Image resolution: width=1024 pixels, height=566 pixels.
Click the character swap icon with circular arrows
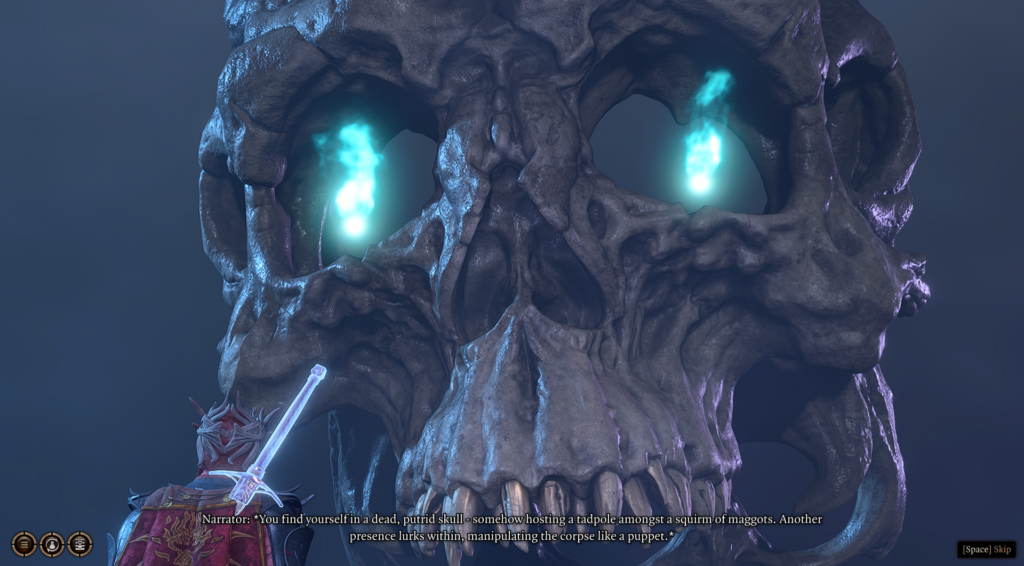point(52,544)
